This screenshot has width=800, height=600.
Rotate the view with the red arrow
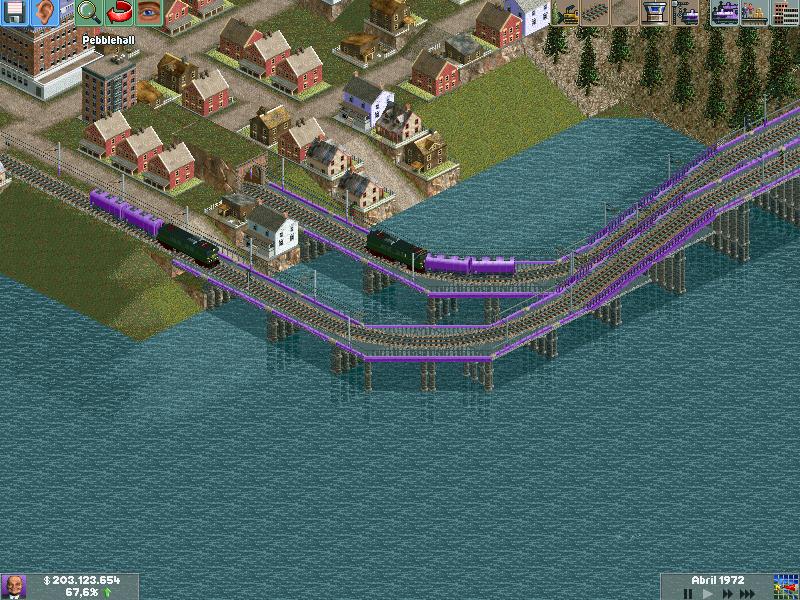pos(118,13)
